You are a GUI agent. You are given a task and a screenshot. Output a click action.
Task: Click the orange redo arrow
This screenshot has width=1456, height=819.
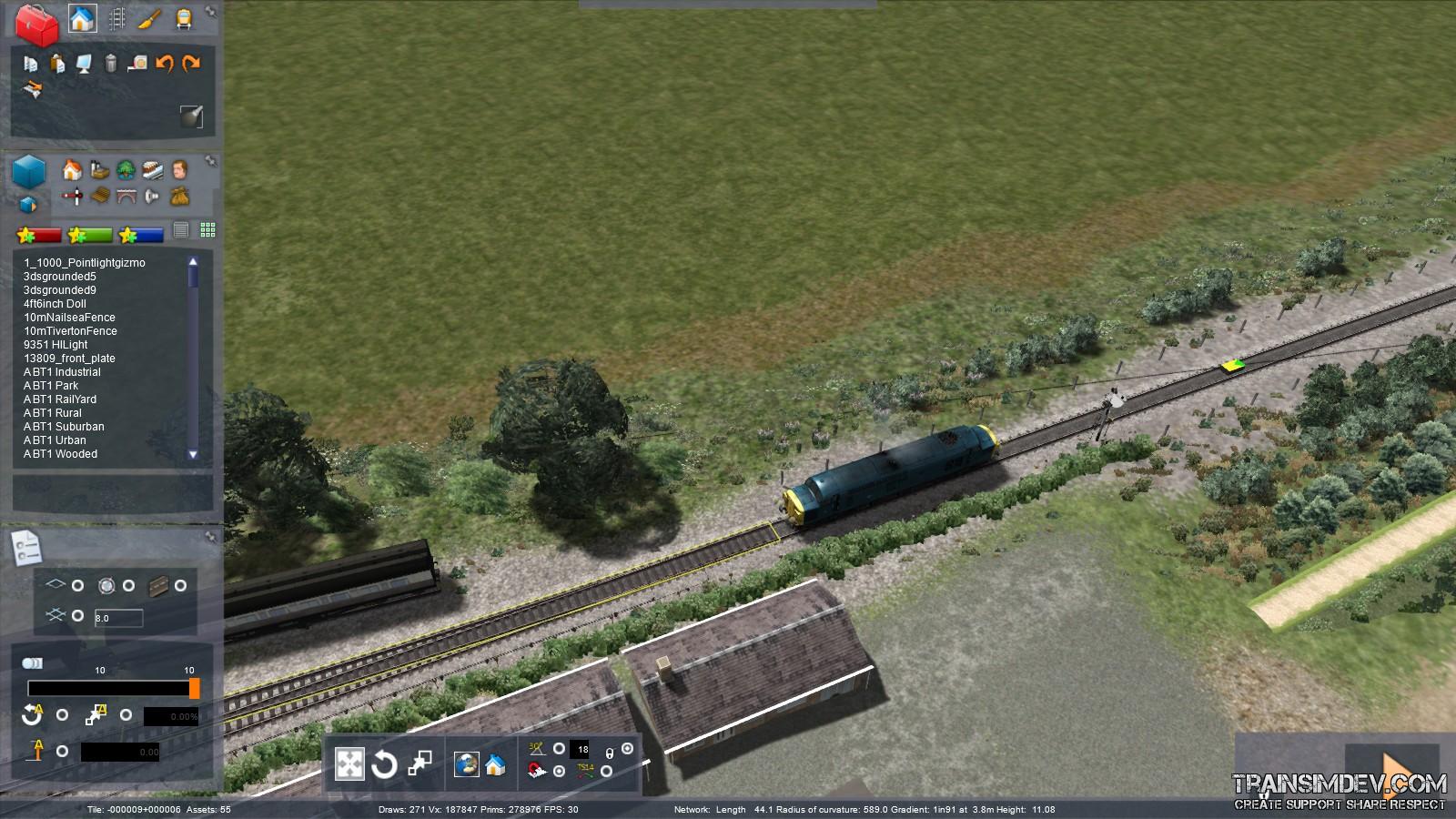point(191,64)
